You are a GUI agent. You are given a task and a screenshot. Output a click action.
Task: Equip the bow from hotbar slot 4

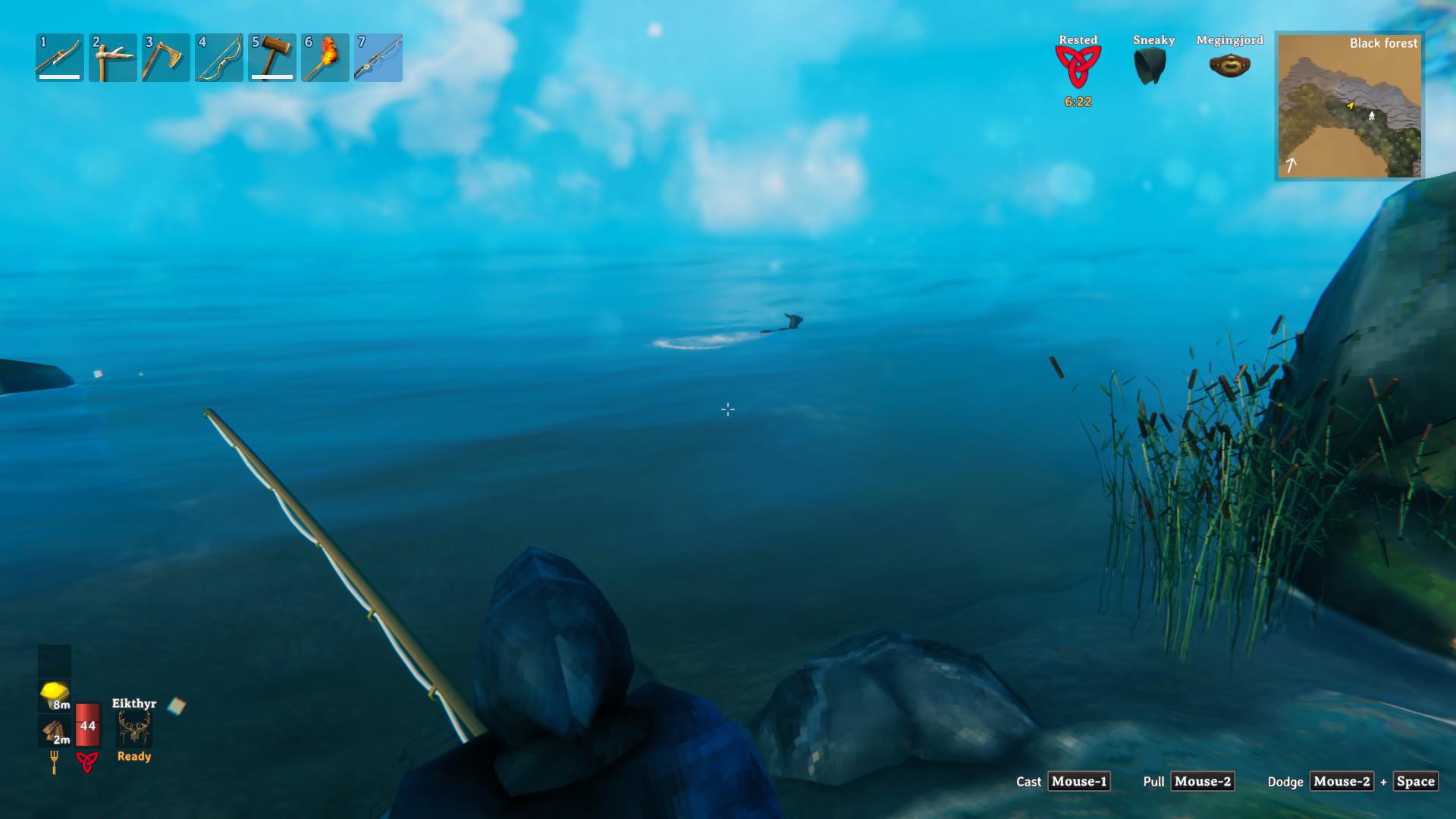218,58
